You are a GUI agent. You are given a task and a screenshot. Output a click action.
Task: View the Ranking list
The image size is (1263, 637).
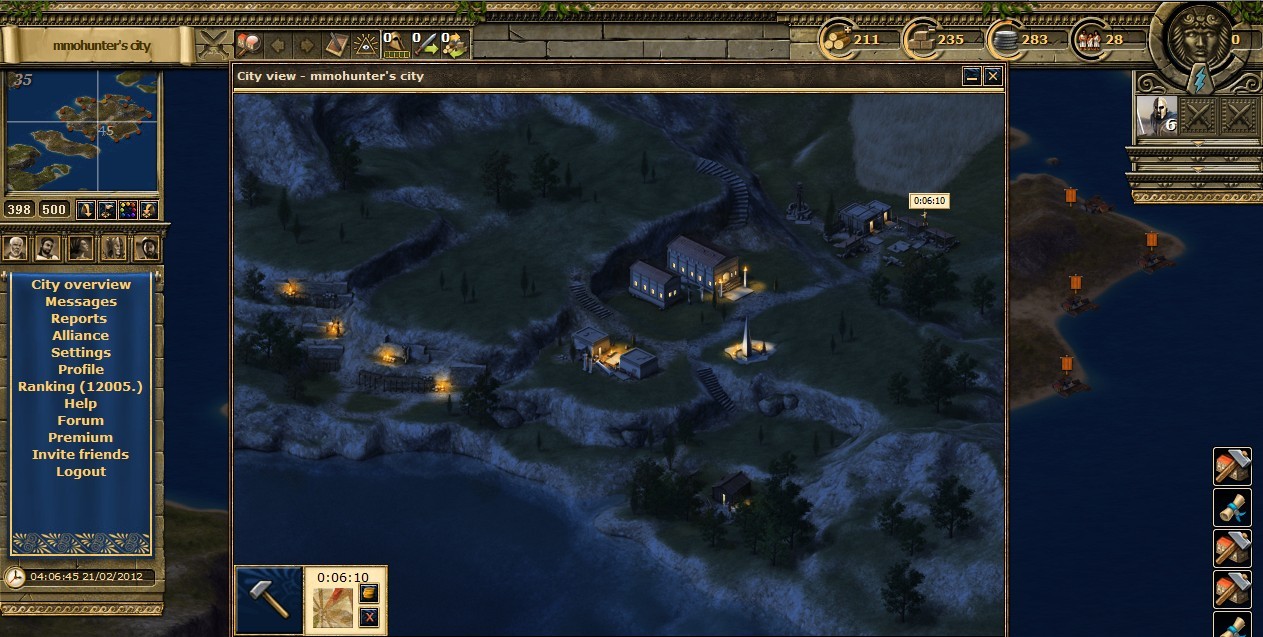click(80, 386)
